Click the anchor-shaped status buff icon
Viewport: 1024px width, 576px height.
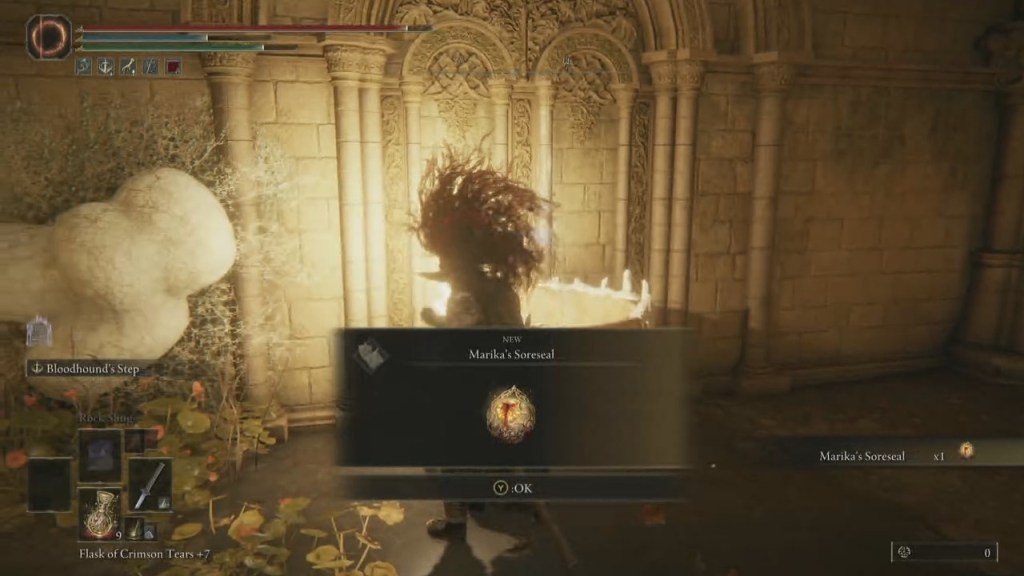[106, 67]
